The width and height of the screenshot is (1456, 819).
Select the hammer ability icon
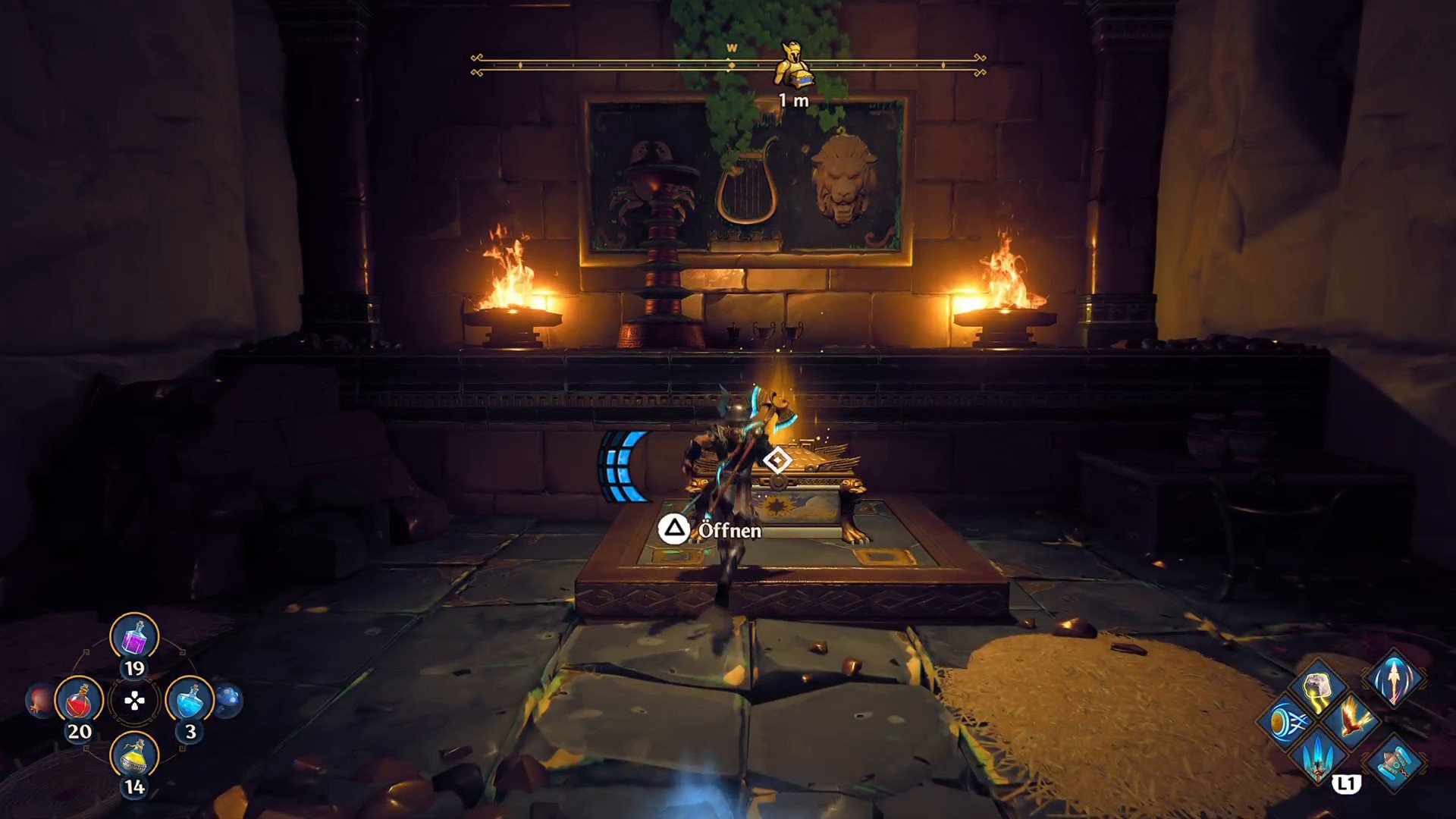pyautogui.click(x=1394, y=763)
